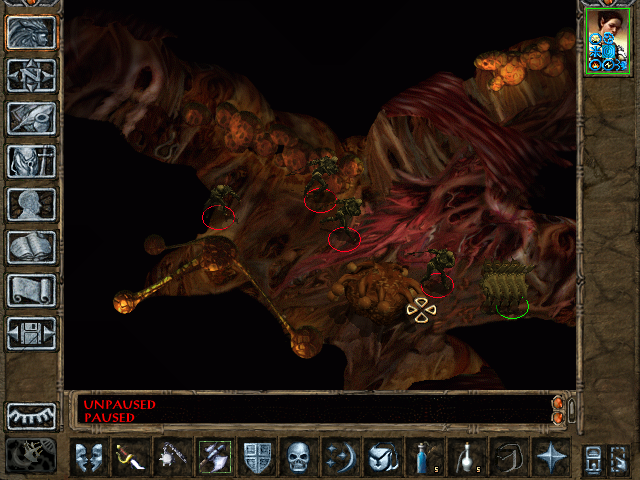
Task: Open the priest scroll button
Action: (x=31, y=291)
